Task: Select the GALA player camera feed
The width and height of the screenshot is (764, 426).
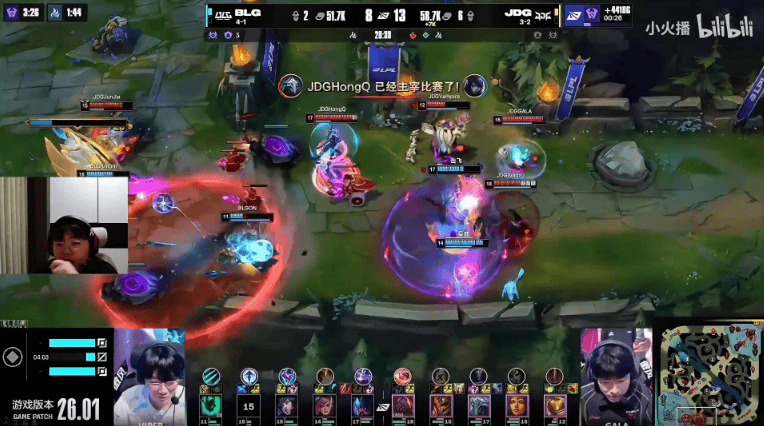Action: coord(616,377)
